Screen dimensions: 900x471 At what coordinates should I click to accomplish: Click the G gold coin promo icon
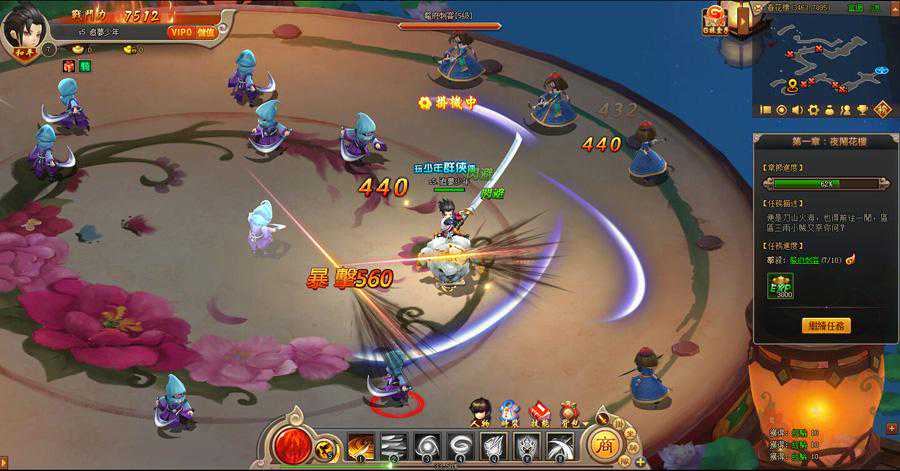pos(716,19)
